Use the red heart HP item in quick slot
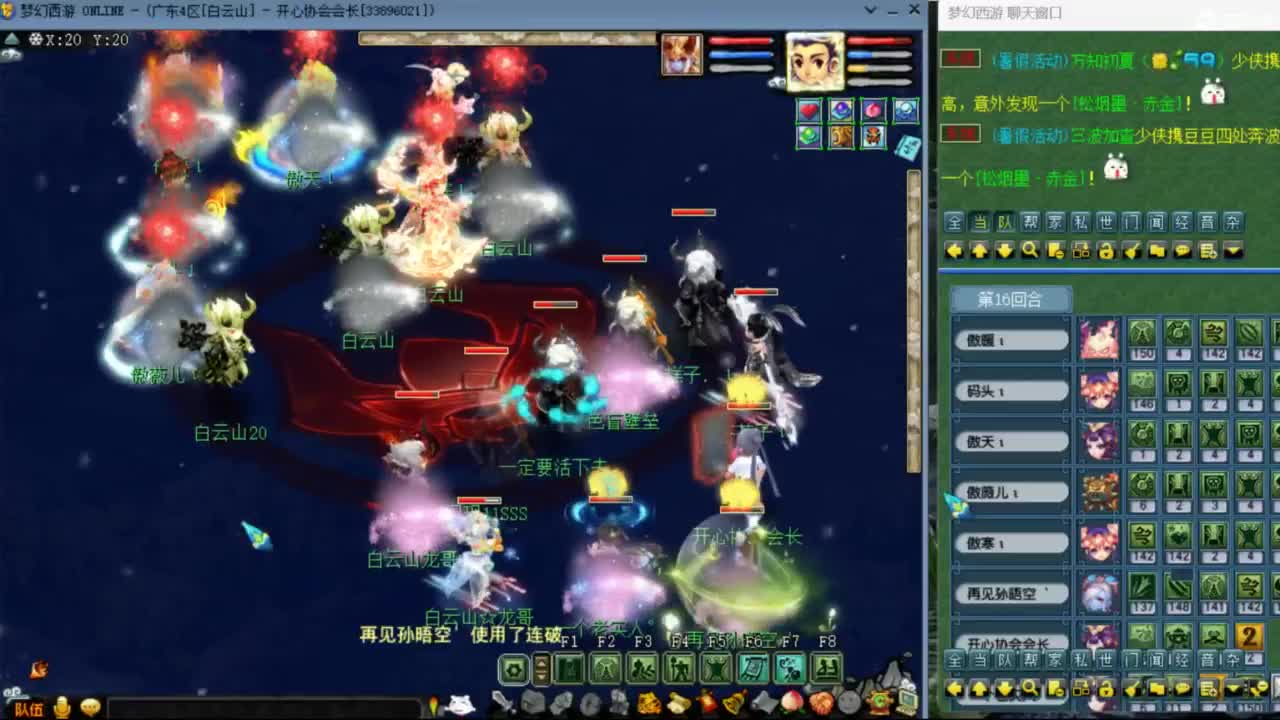The width and height of the screenshot is (1280, 720). (x=809, y=110)
